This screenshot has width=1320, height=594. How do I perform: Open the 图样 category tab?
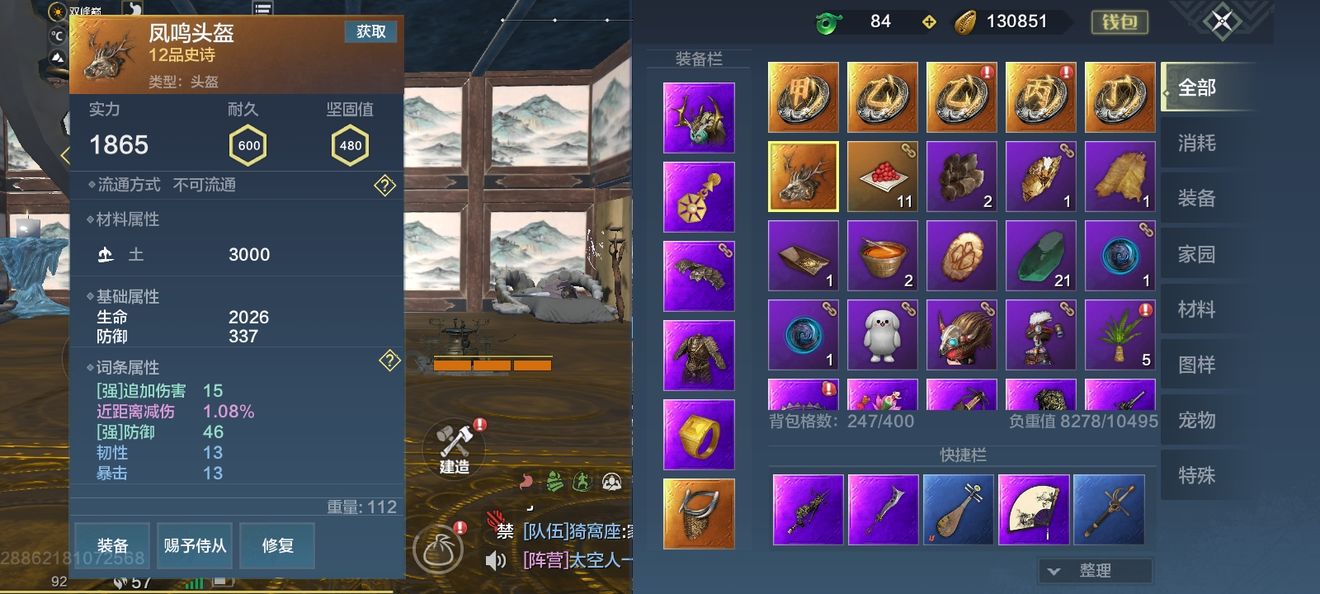1197,365
